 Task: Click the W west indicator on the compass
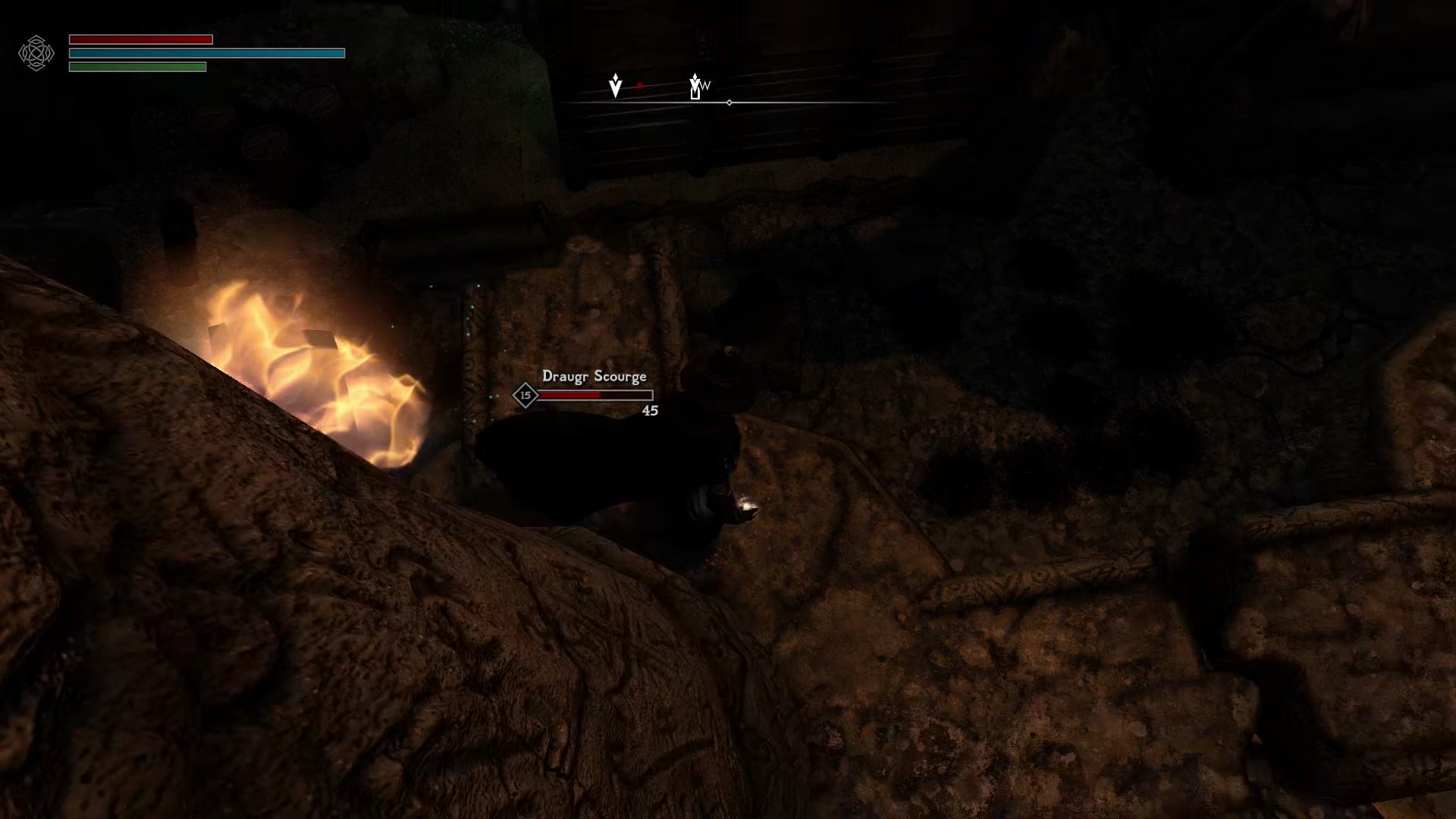pyautogui.click(x=705, y=86)
